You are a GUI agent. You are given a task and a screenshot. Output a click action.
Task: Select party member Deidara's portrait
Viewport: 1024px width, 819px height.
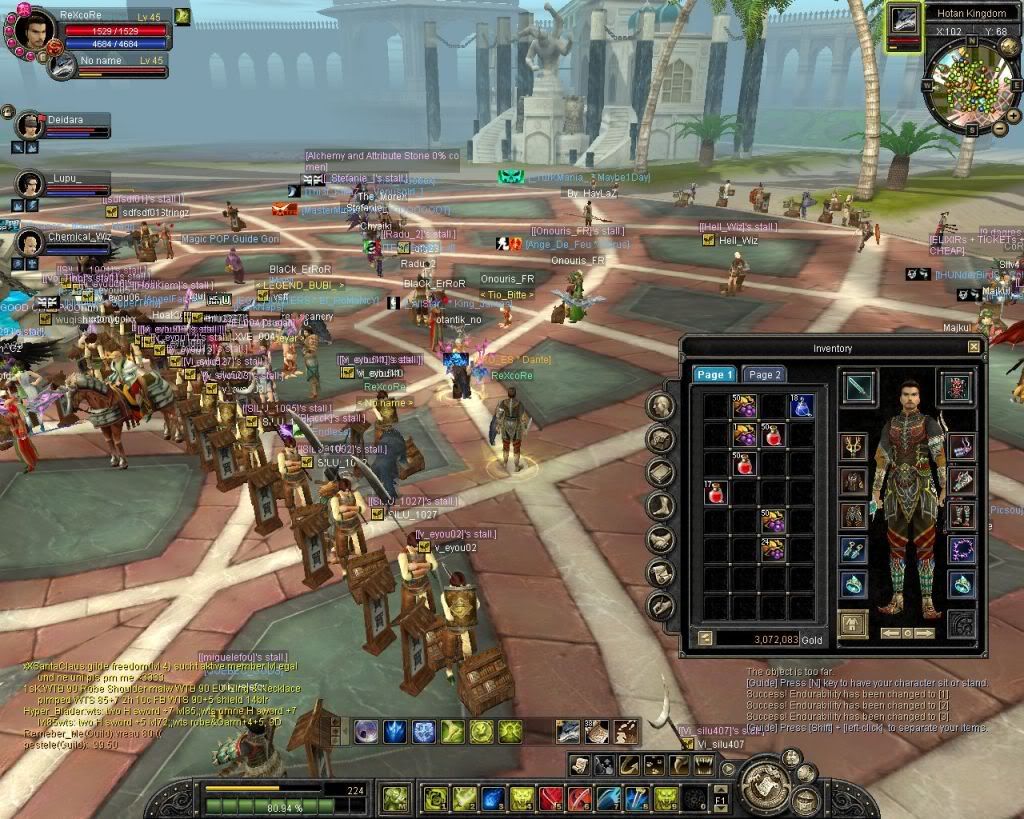coord(30,126)
